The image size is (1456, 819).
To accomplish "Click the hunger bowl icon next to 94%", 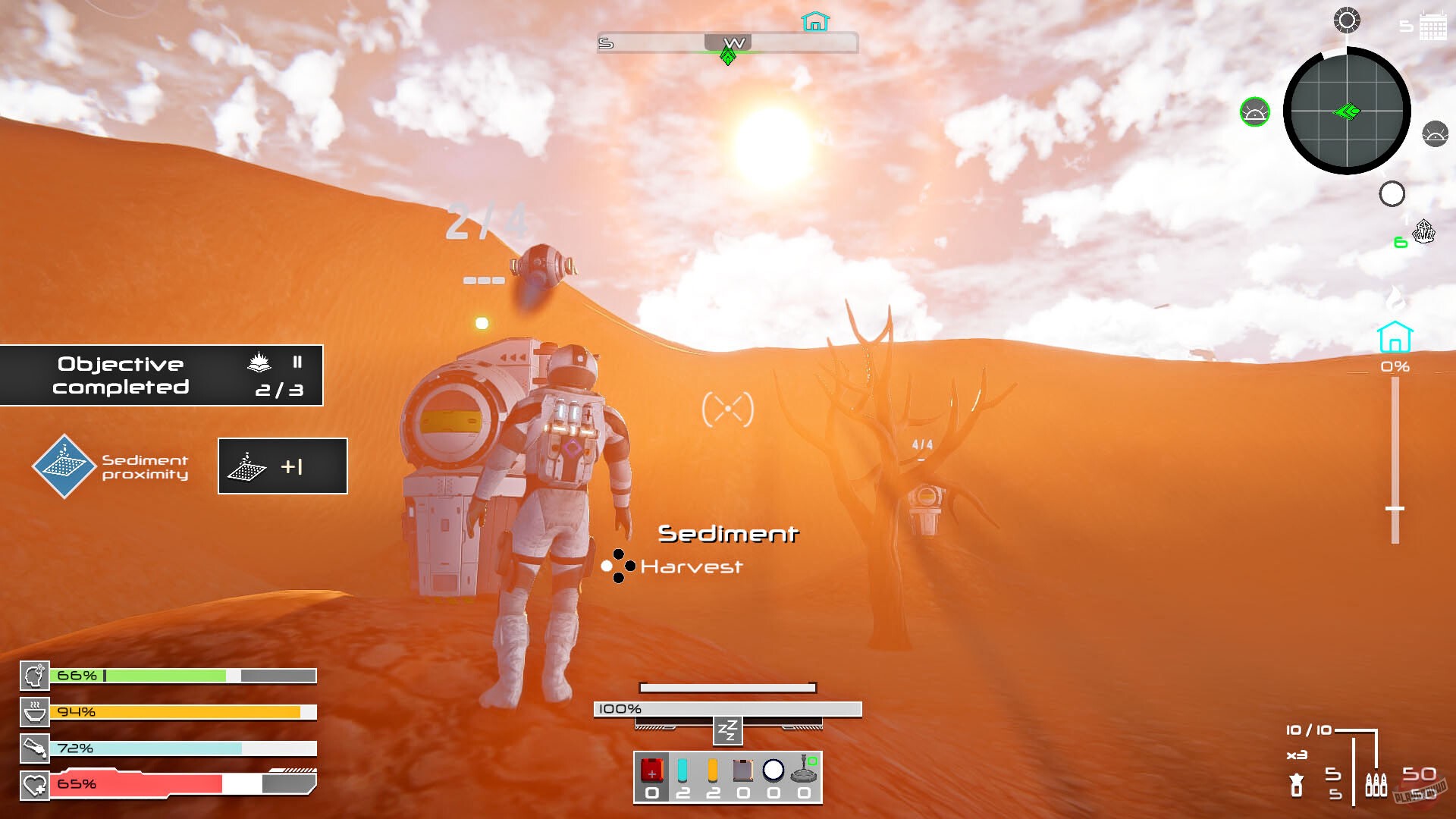I will (35, 711).
